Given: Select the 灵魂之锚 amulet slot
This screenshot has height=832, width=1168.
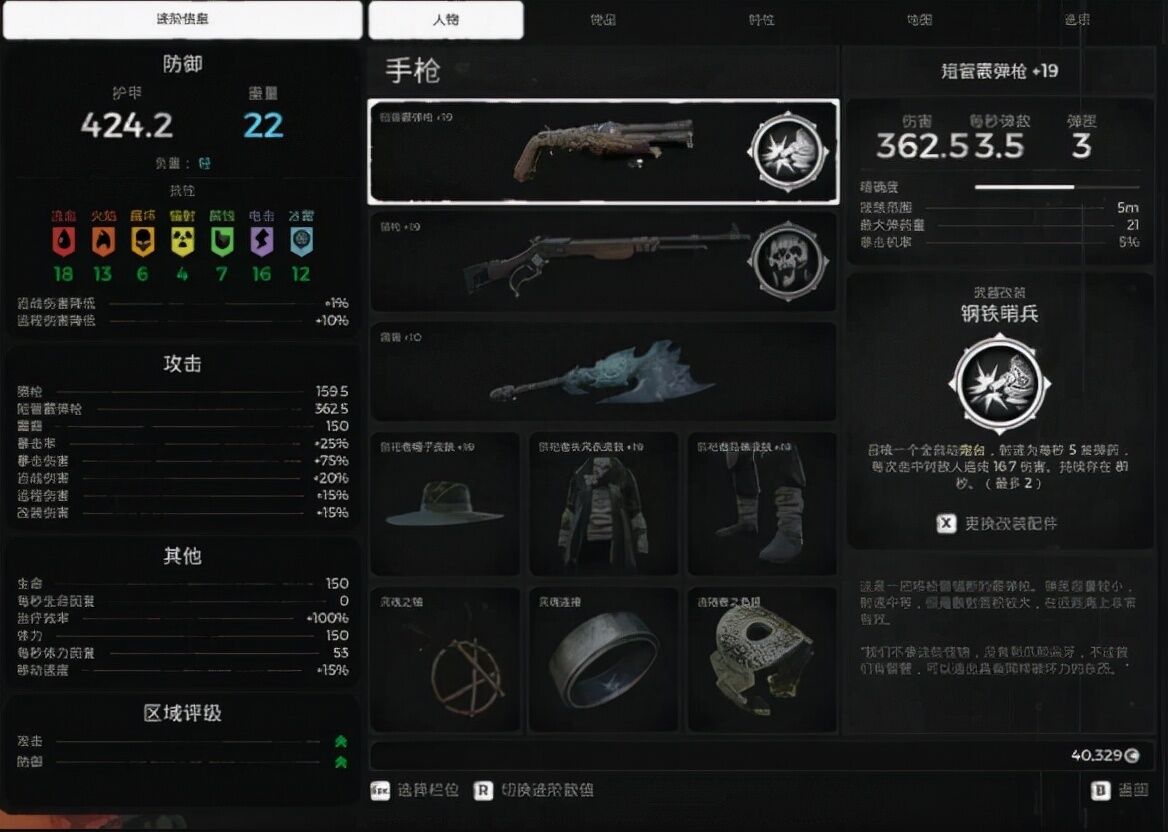Looking at the screenshot, I should tap(444, 659).
